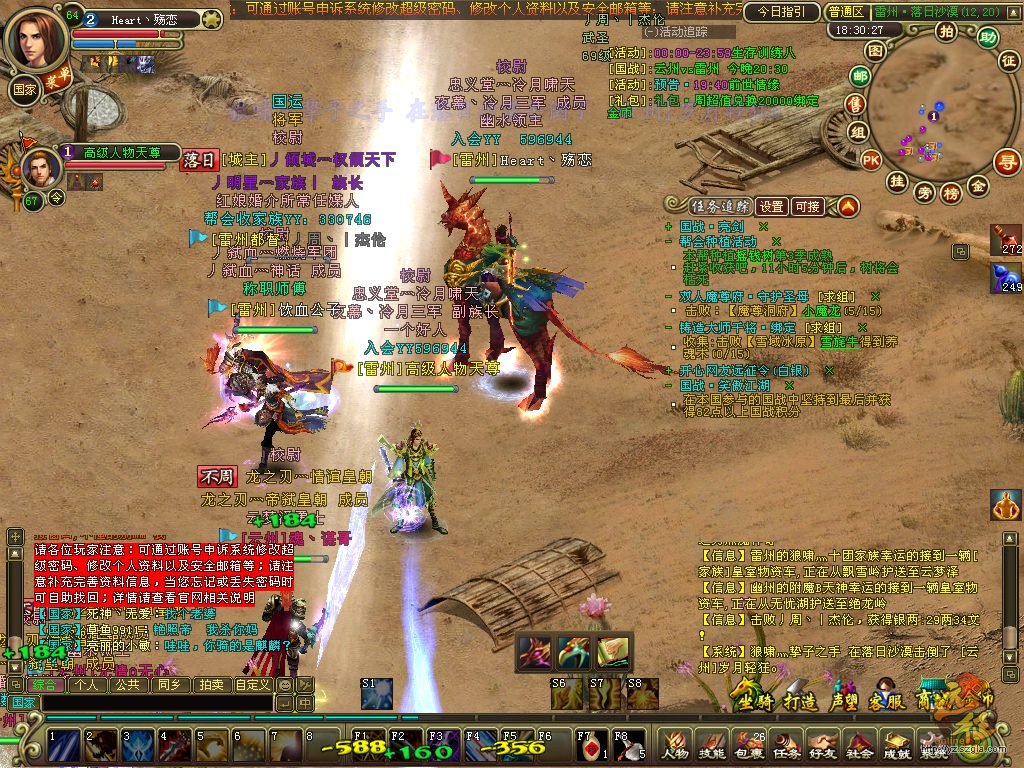
Task: Click the 寻 pathfinding button by the minimap
Action: click(1006, 160)
